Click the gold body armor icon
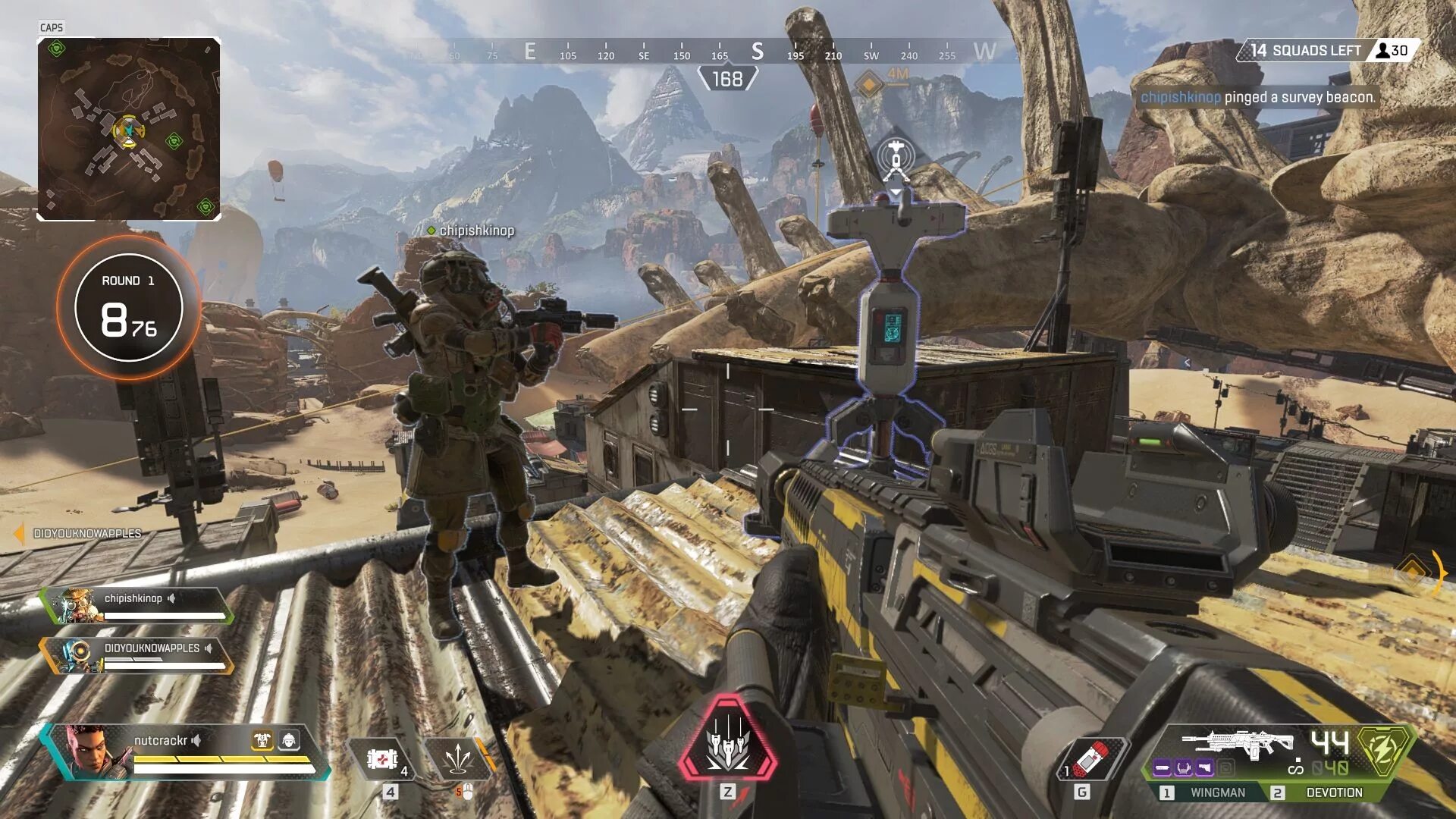Image resolution: width=1456 pixels, height=819 pixels. pyautogui.click(x=262, y=739)
